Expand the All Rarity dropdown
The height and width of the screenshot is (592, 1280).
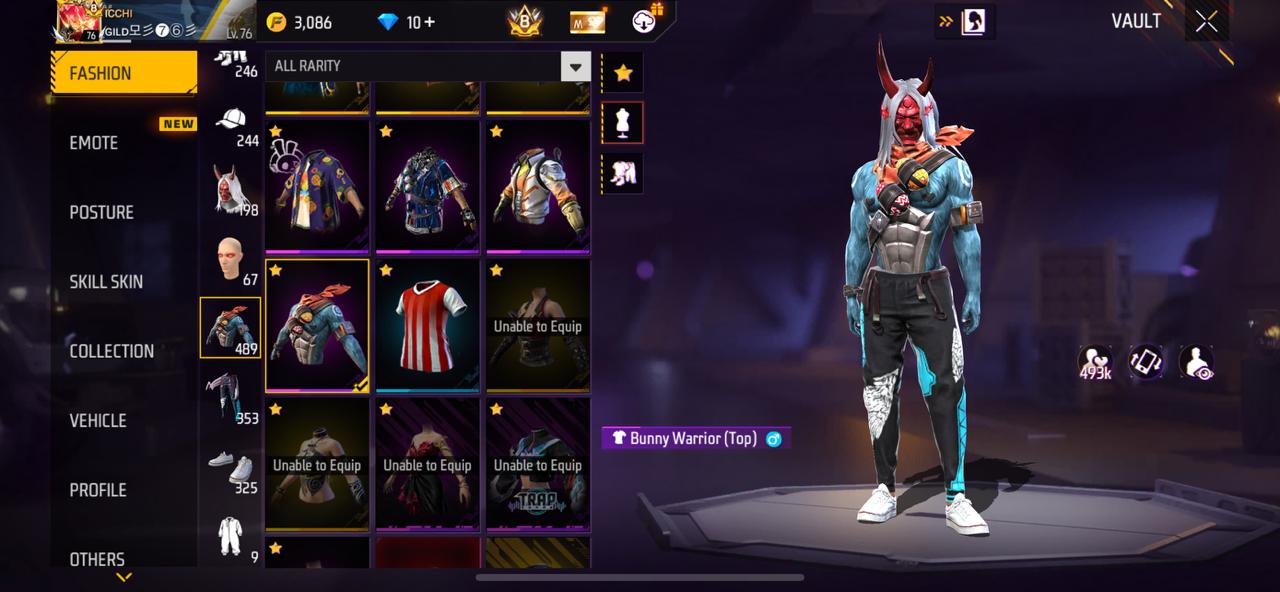tap(575, 67)
